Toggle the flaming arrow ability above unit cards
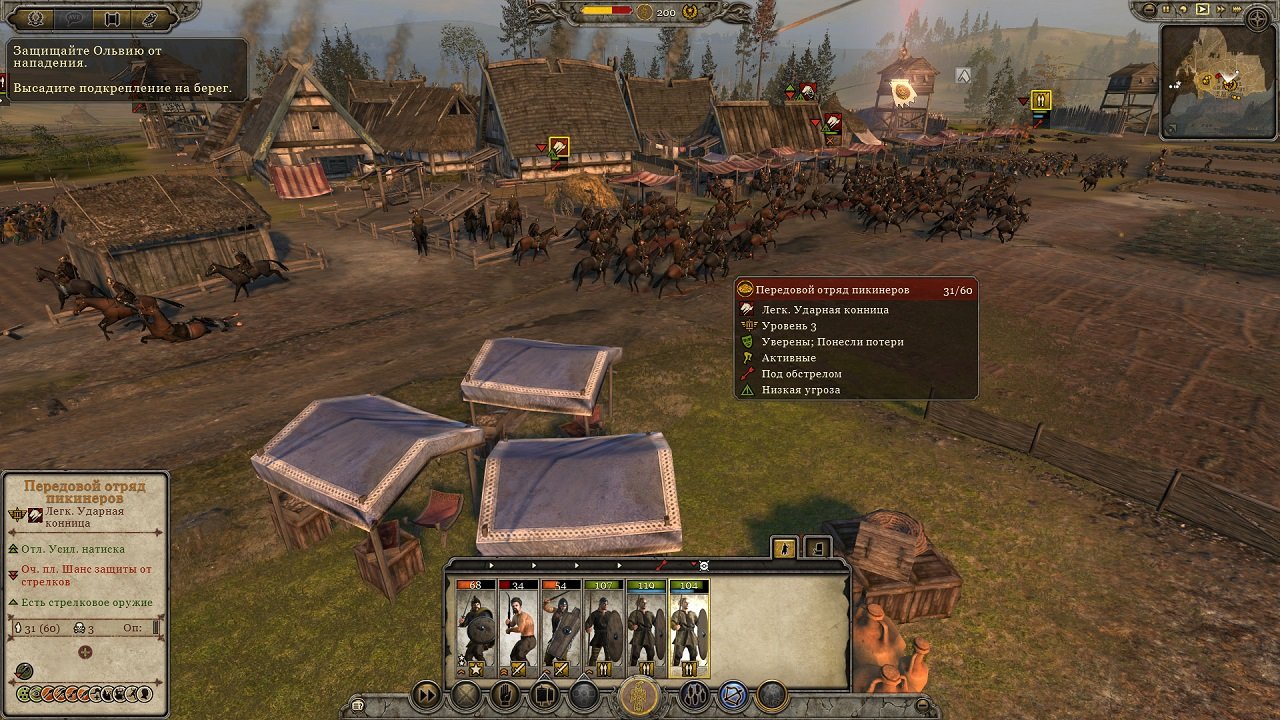Viewport: 1280px width, 720px height. pyautogui.click(x=661, y=566)
